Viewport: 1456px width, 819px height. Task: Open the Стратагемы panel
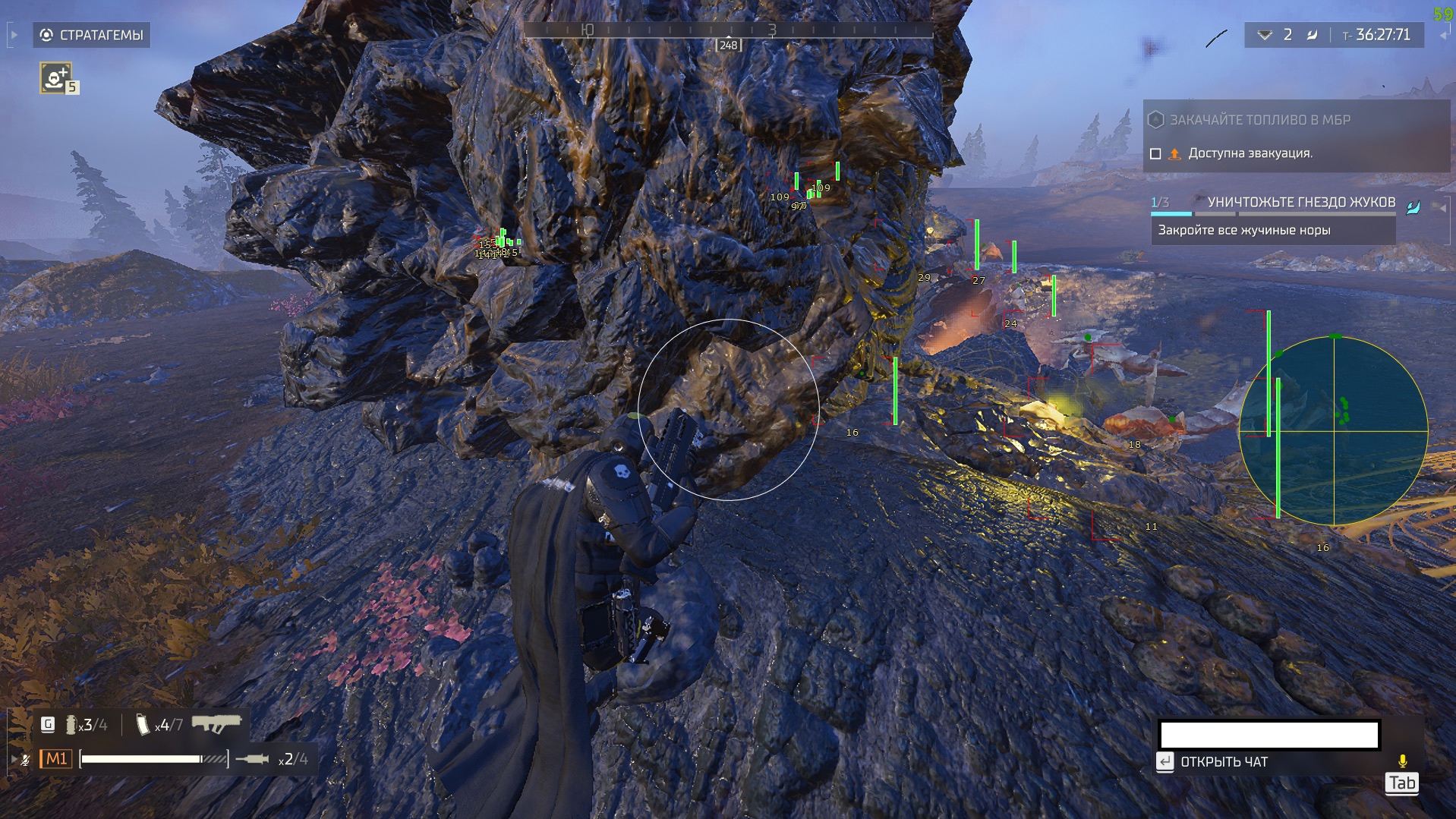[92, 35]
